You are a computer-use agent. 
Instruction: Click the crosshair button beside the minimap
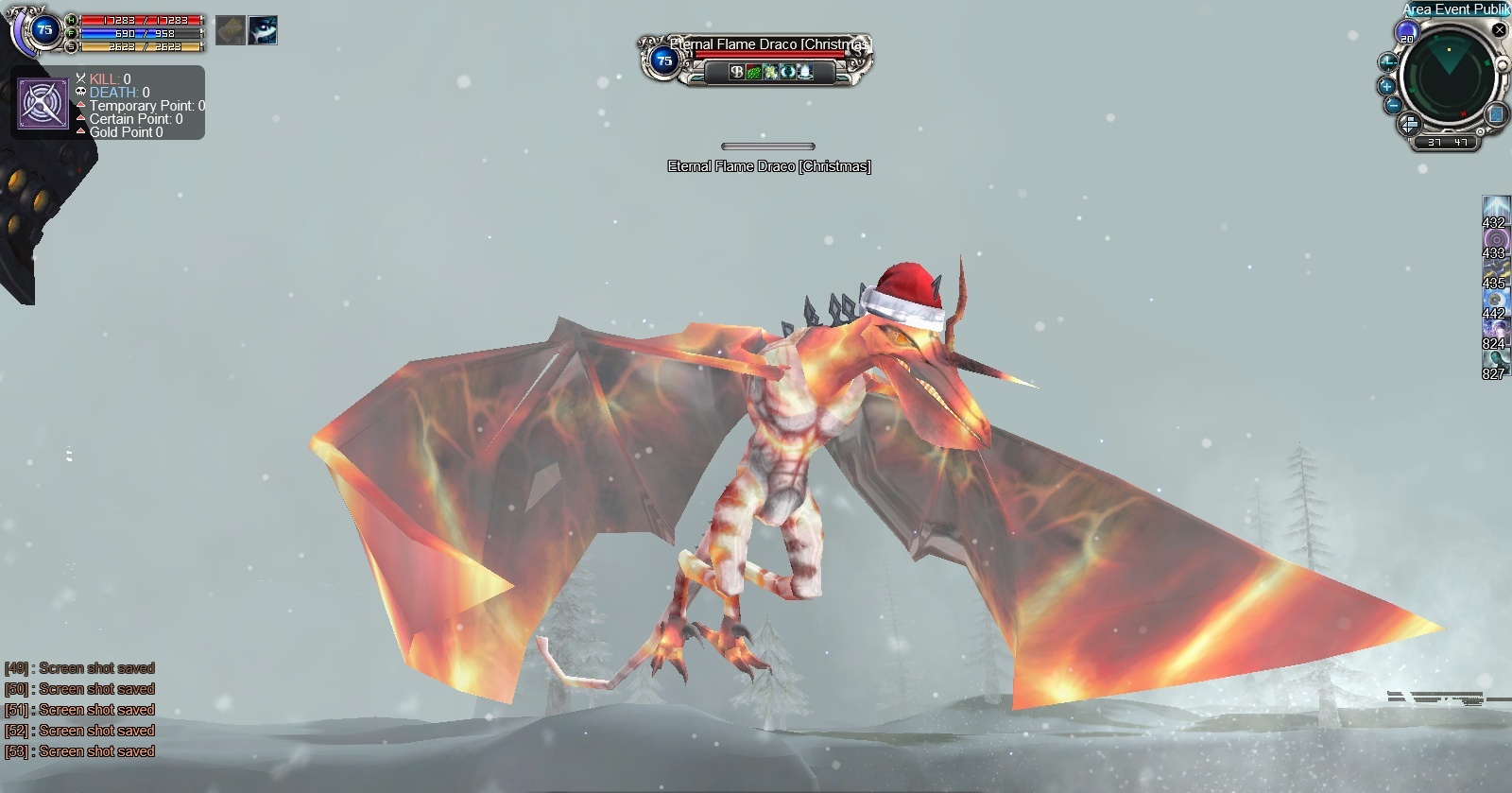1387,63
